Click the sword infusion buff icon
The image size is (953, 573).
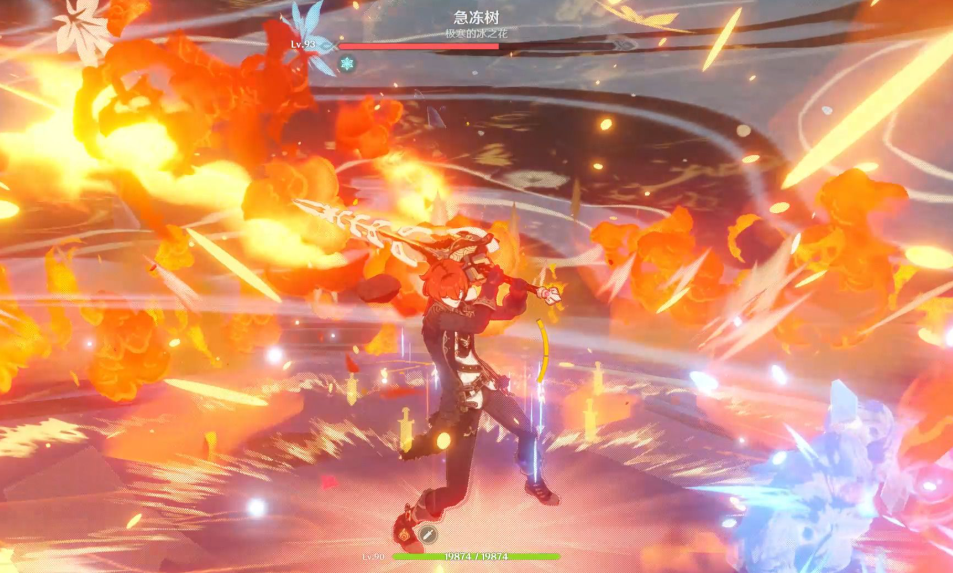click(x=427, y=534)
